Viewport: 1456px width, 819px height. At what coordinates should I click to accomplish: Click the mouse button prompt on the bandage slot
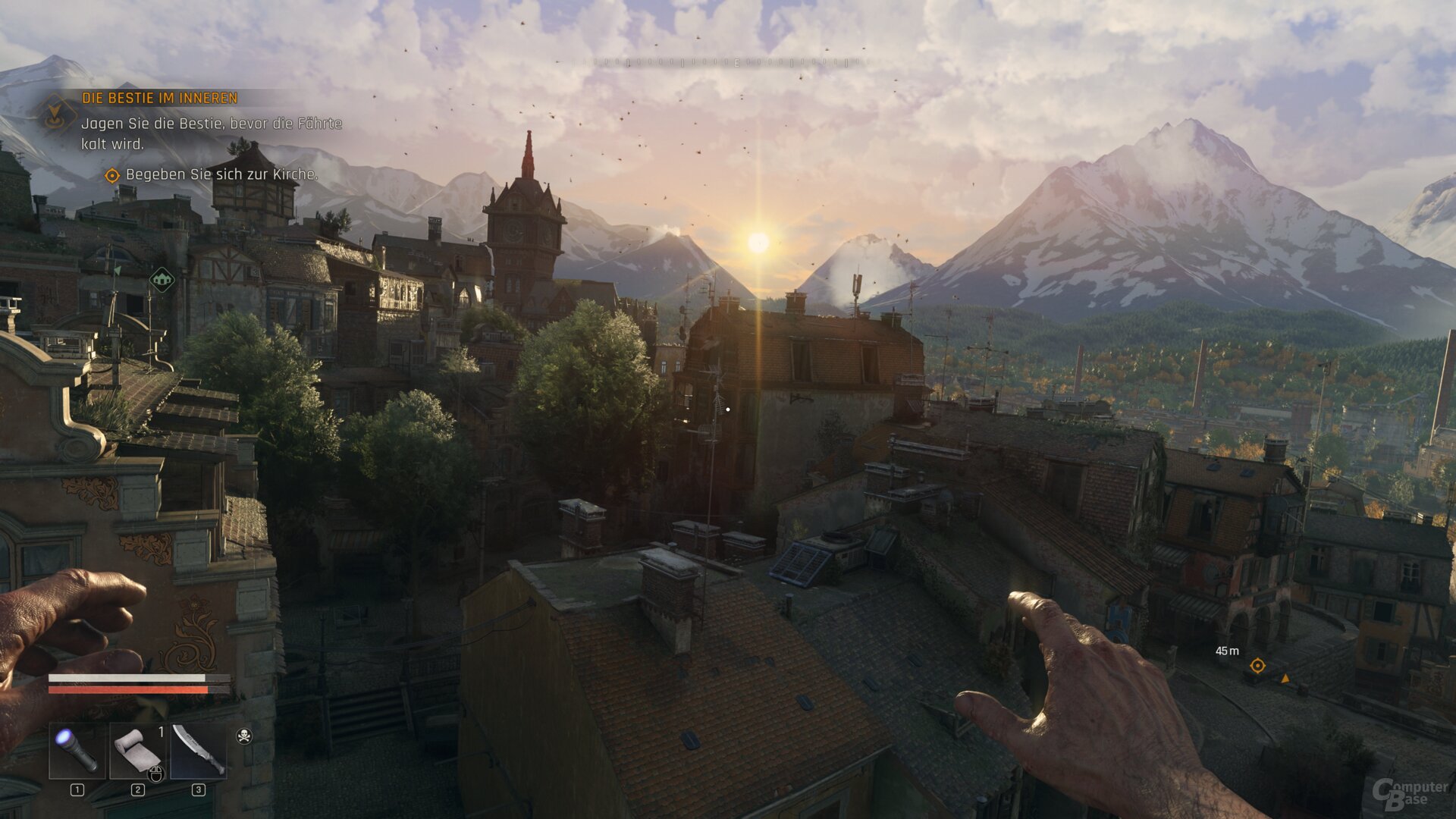[156, 775]
